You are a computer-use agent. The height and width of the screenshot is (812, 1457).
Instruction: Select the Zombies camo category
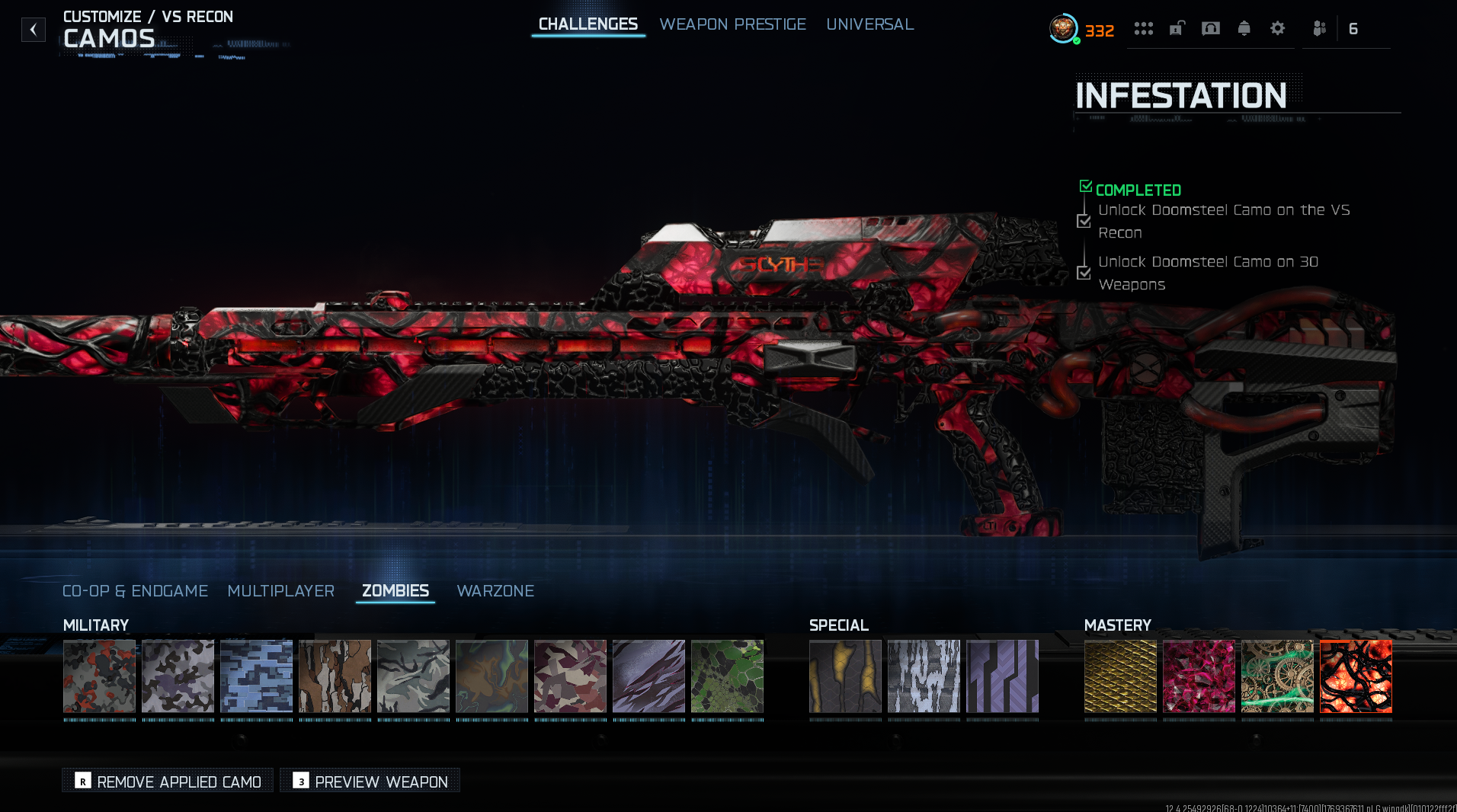[x=395, y=591]
